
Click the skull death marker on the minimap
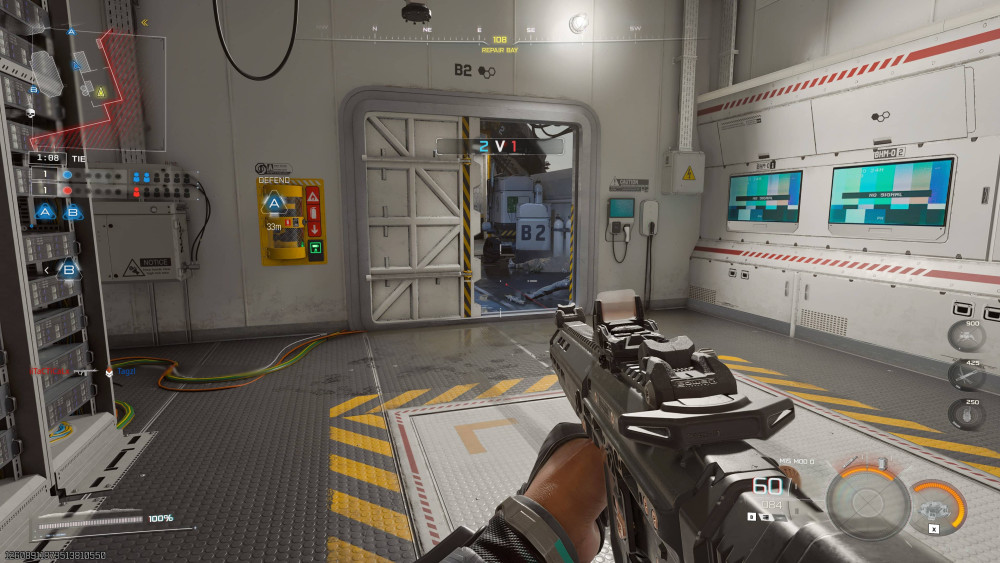click(31, 113)
